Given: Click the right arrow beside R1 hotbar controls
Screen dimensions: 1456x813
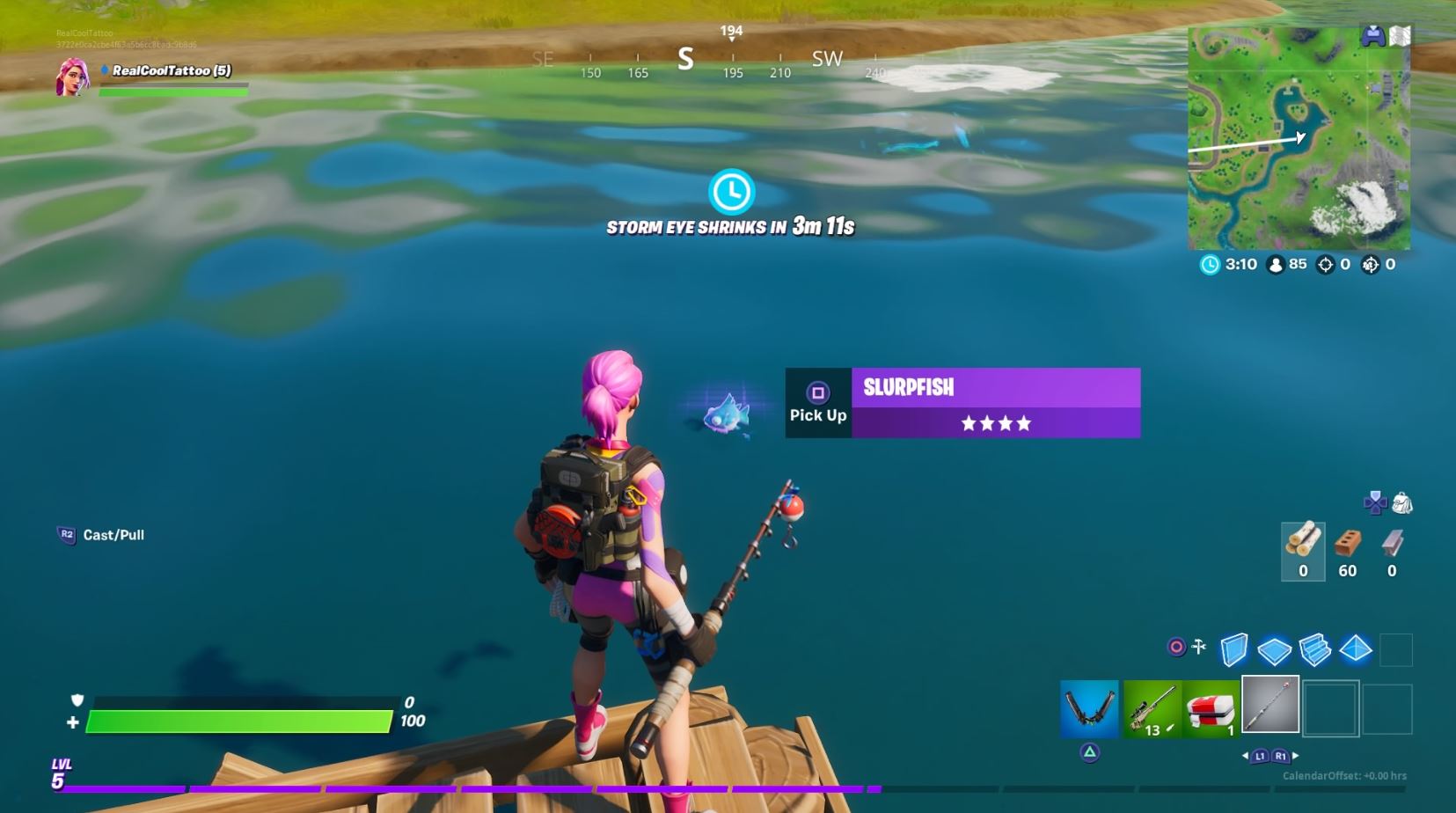Looking at the screenshot, I should click(x=1295, y=755).
